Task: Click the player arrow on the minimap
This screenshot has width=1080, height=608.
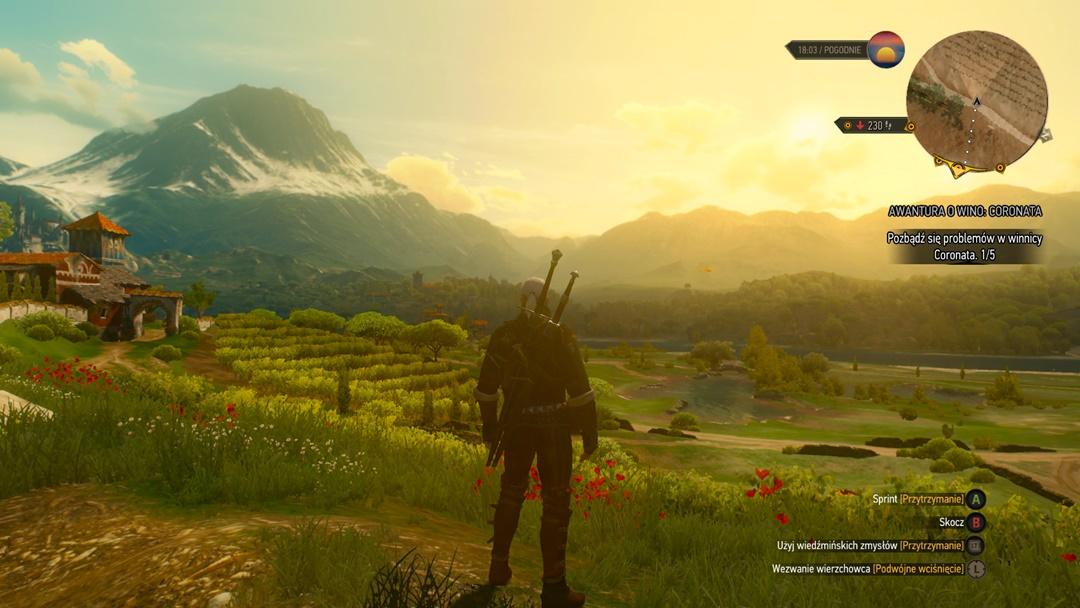Action: [x=977, y=101]
